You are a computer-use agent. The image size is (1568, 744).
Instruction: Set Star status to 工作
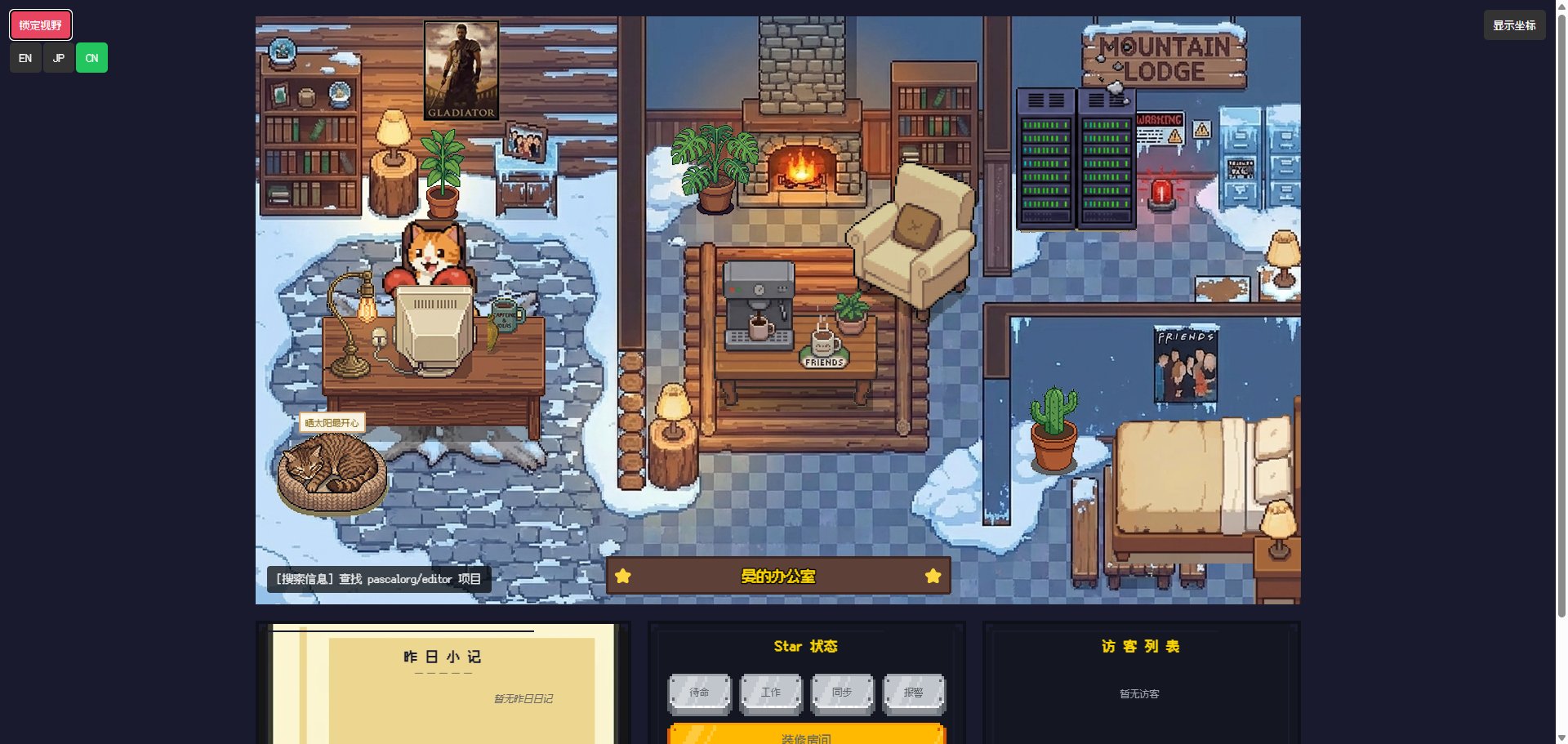click(771, 693)
